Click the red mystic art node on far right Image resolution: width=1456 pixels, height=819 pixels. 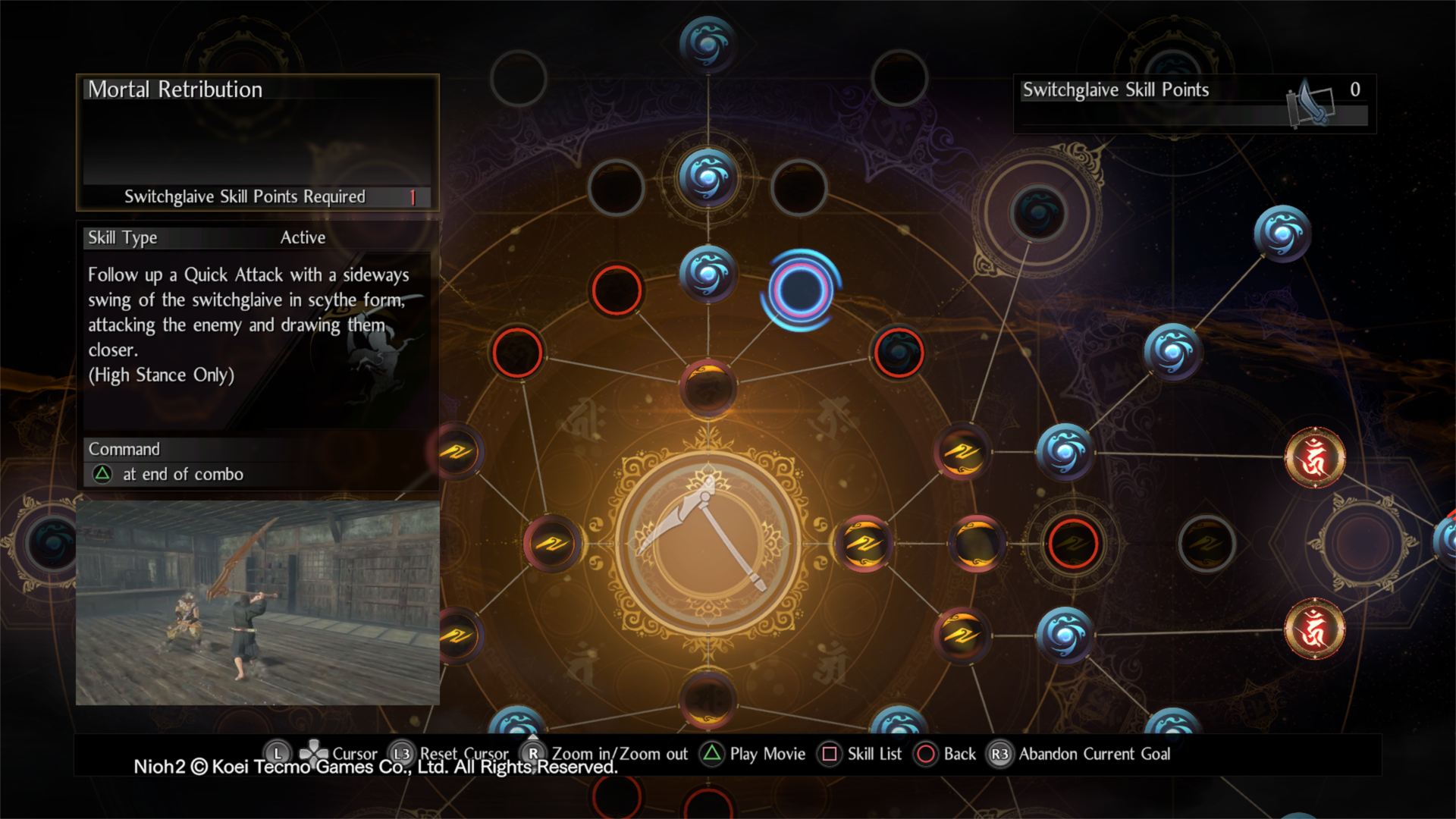(1314, 458)
